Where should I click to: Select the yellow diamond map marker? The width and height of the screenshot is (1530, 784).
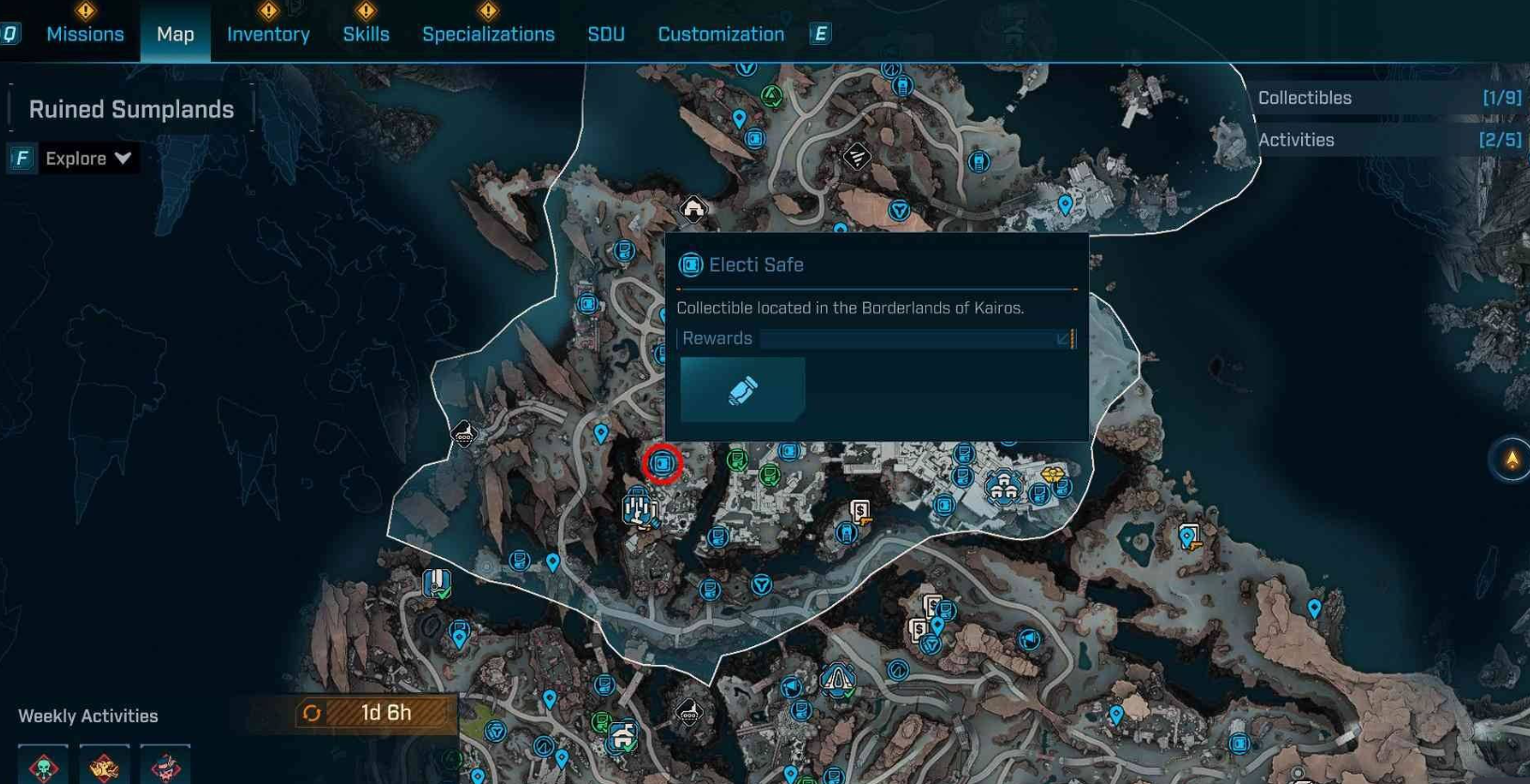(1053, 475)
